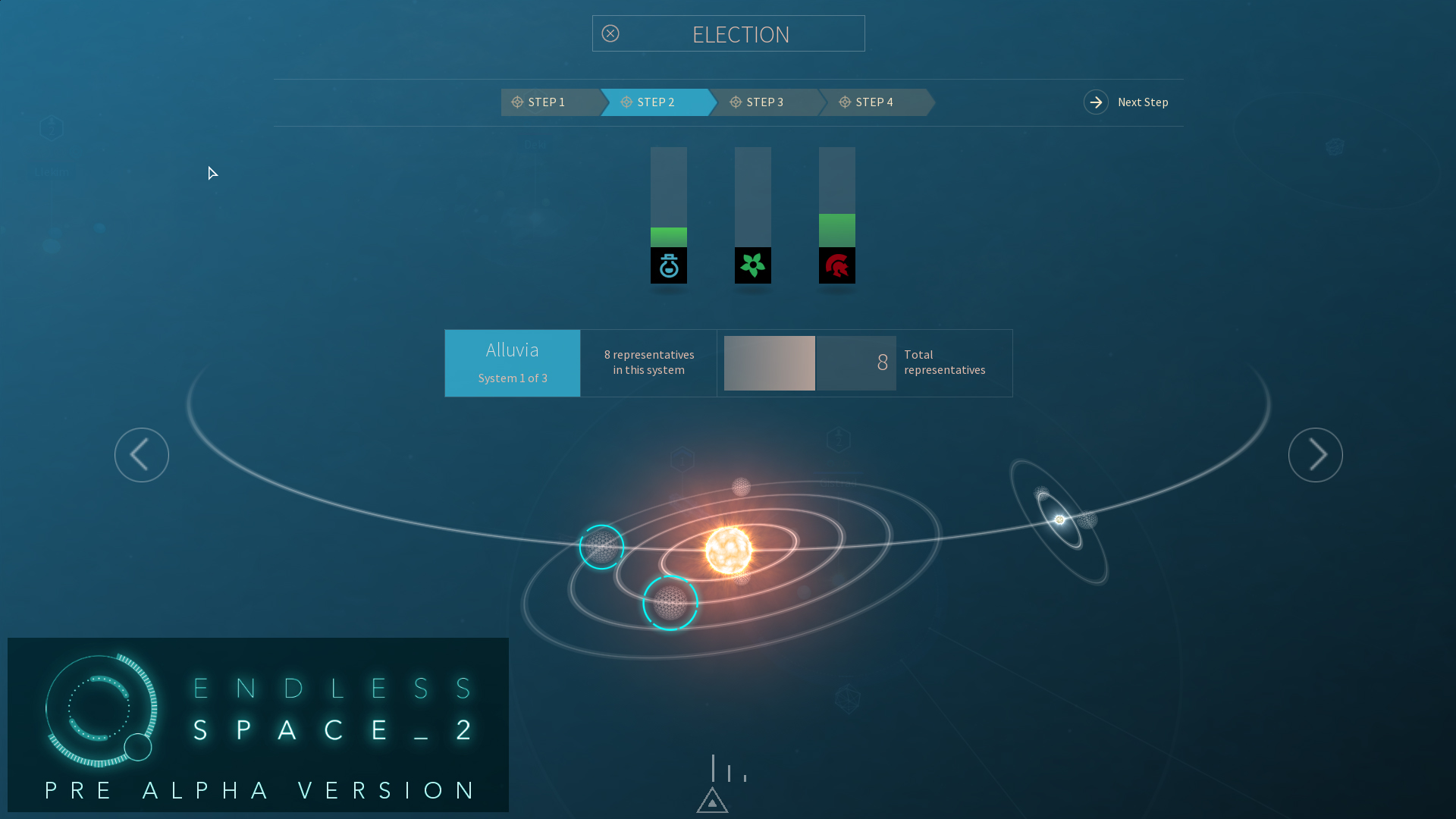The image size is (1456, 819).
Task: Select the green flower Ecologists icon
Action: pyautogui.click(x=752, y=265)
